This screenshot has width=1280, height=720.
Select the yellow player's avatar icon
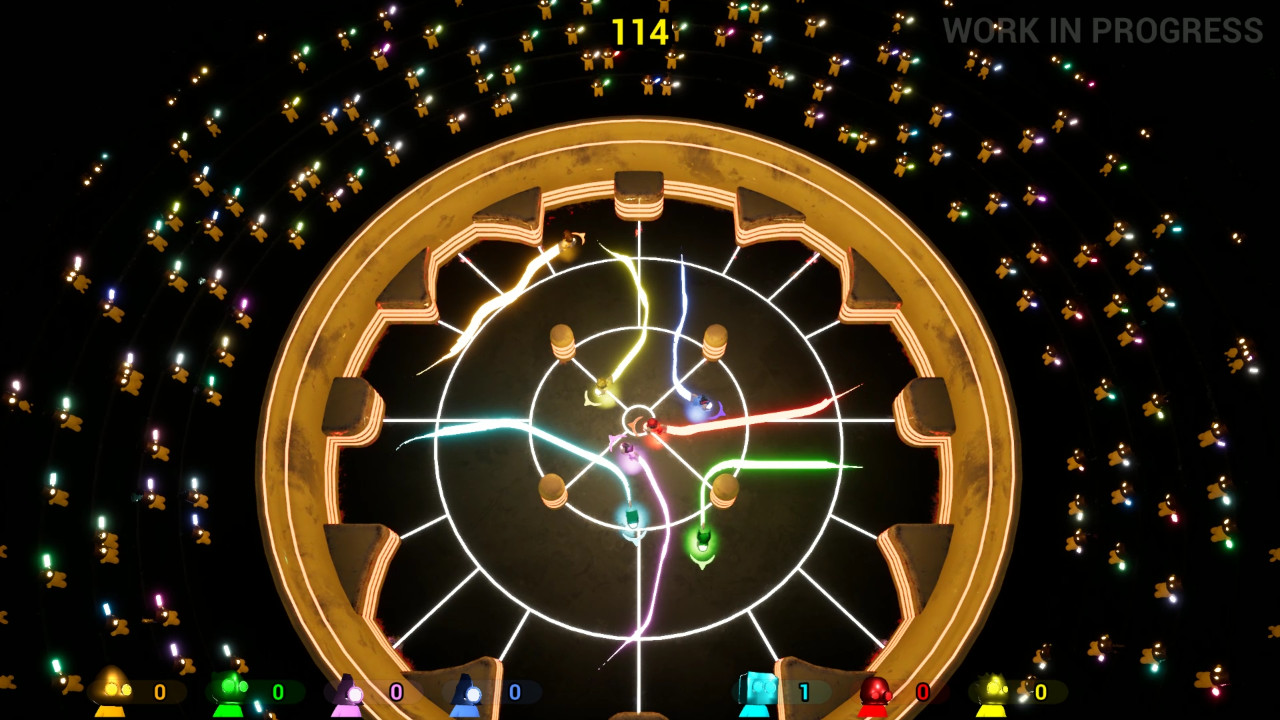(x=110, y=691)
